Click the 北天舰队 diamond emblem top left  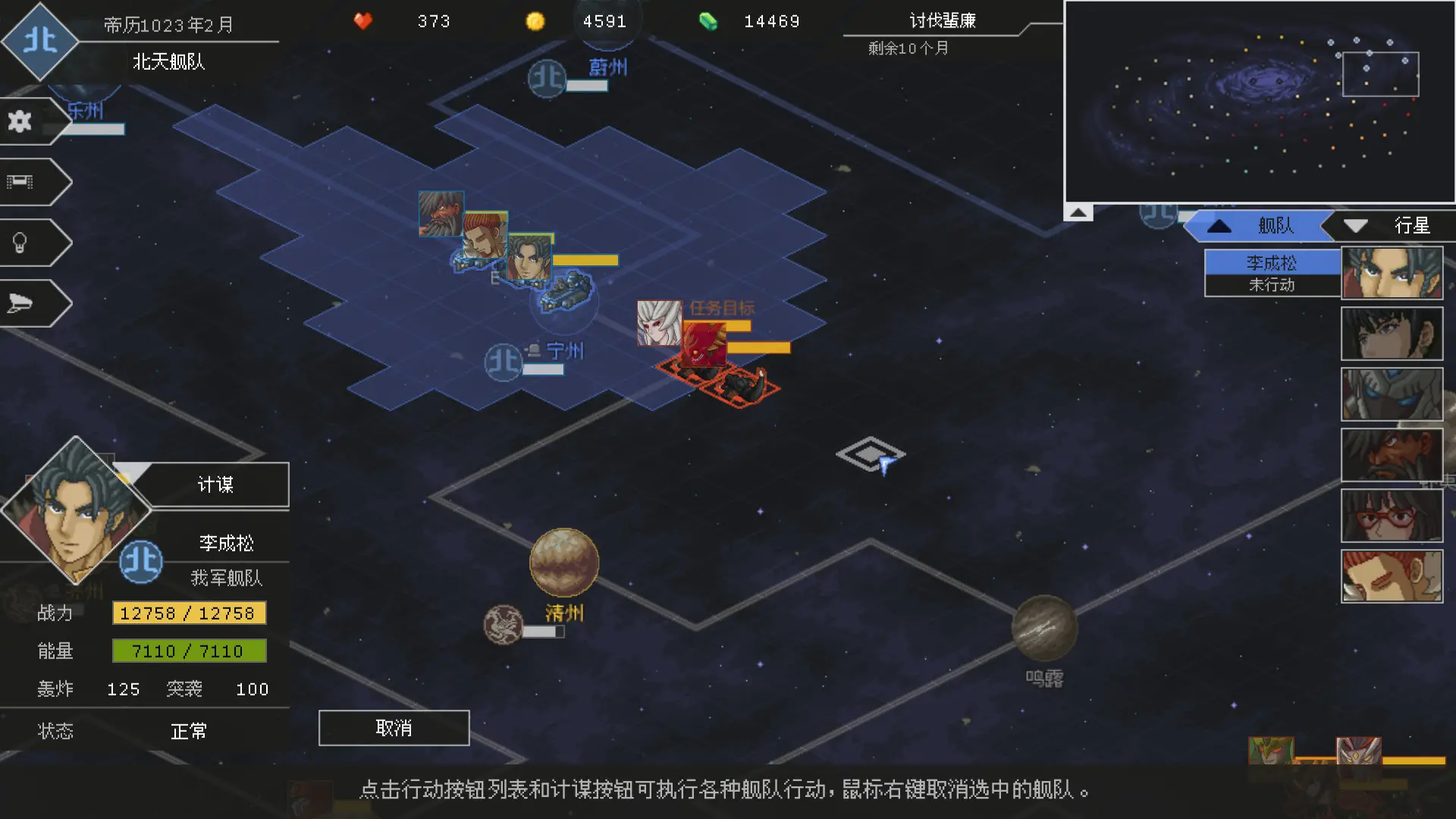(41, 43)
